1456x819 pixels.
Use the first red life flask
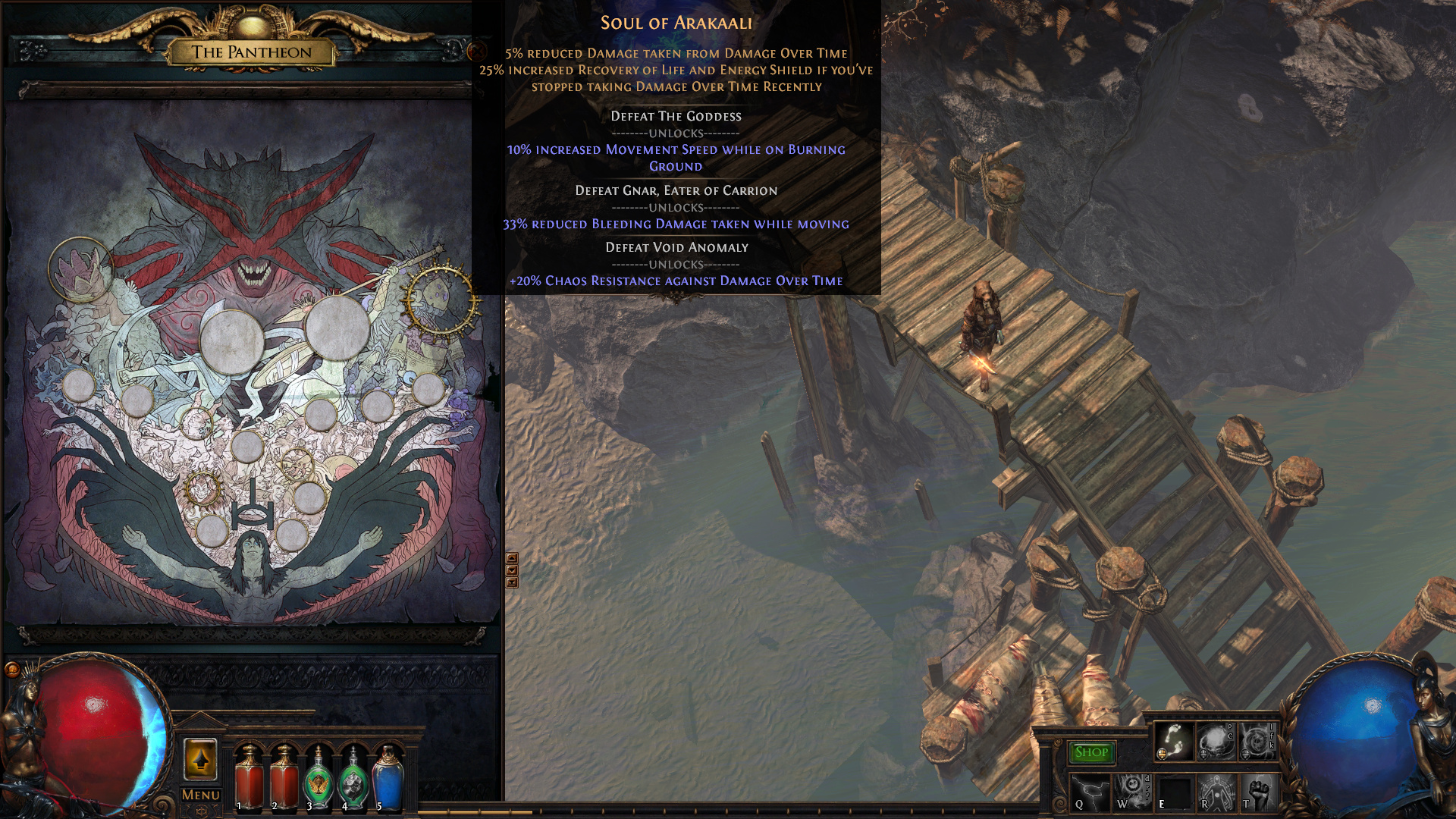click(x=249, y=777)
